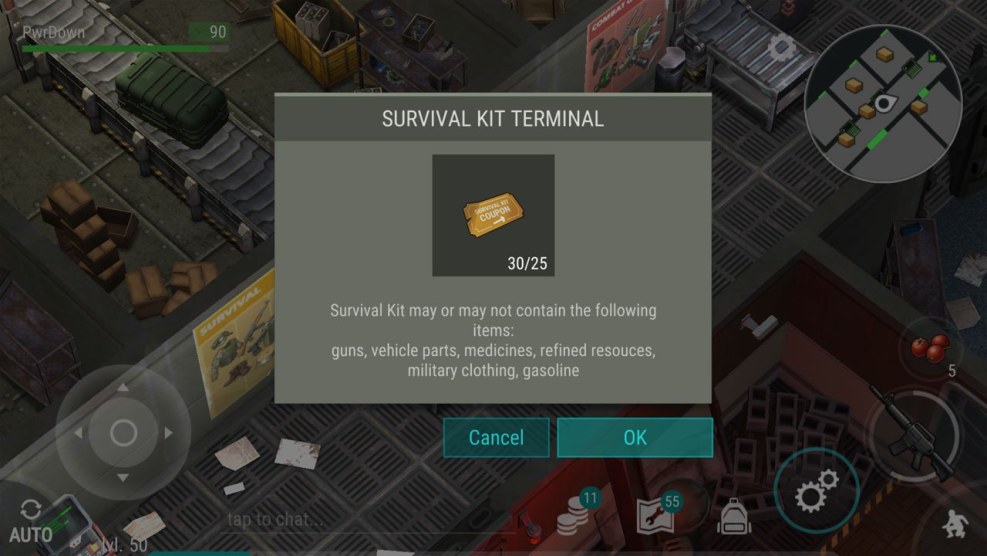
Task: Open the settings gear icon near the minimap
Action: click(780, 47)
